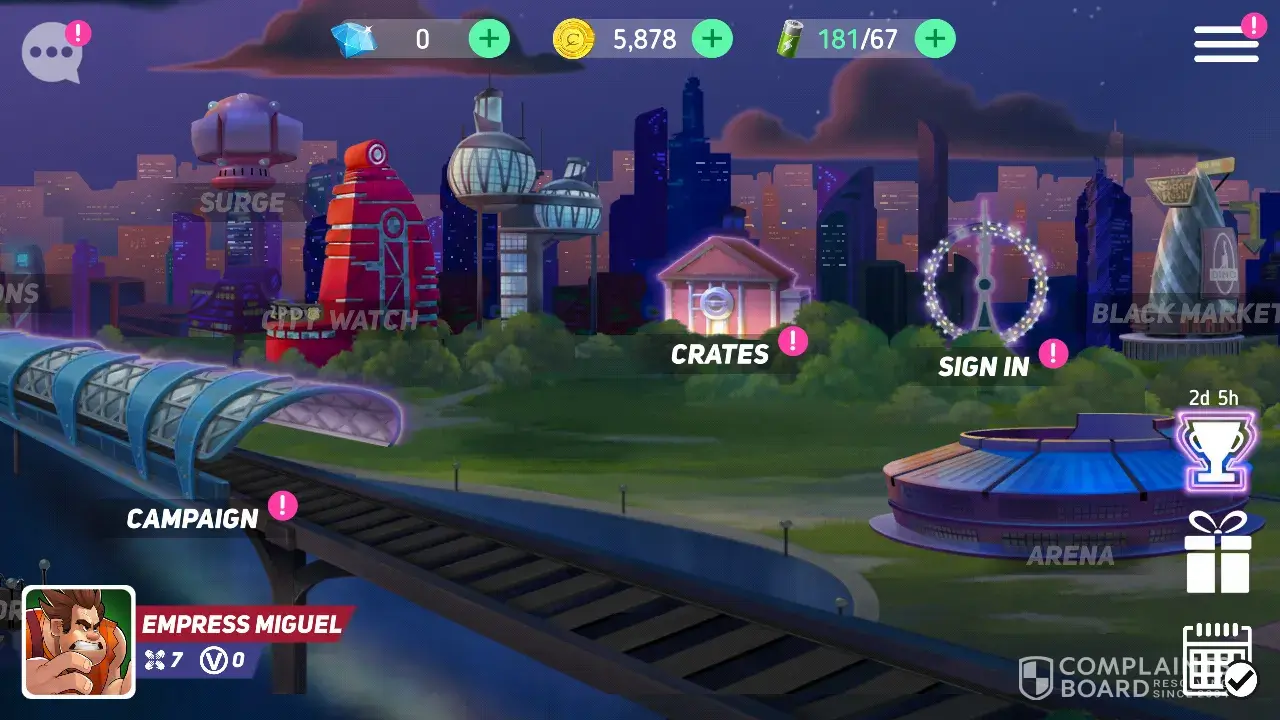Enter the Campaign mode
Viewport: 1280px width, 720px height.
click(192, 518)
